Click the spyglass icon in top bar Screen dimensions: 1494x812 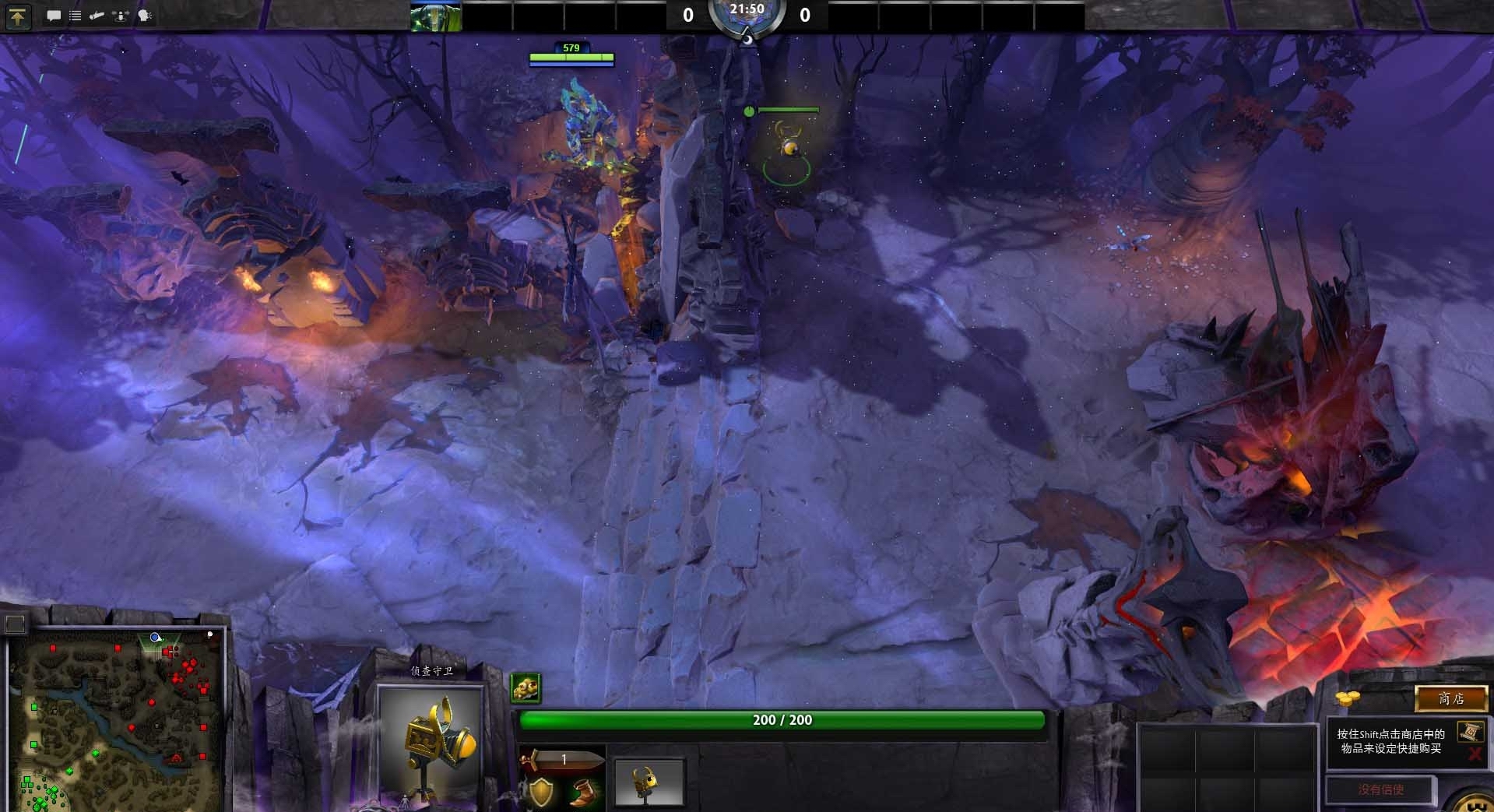[97, 16]
